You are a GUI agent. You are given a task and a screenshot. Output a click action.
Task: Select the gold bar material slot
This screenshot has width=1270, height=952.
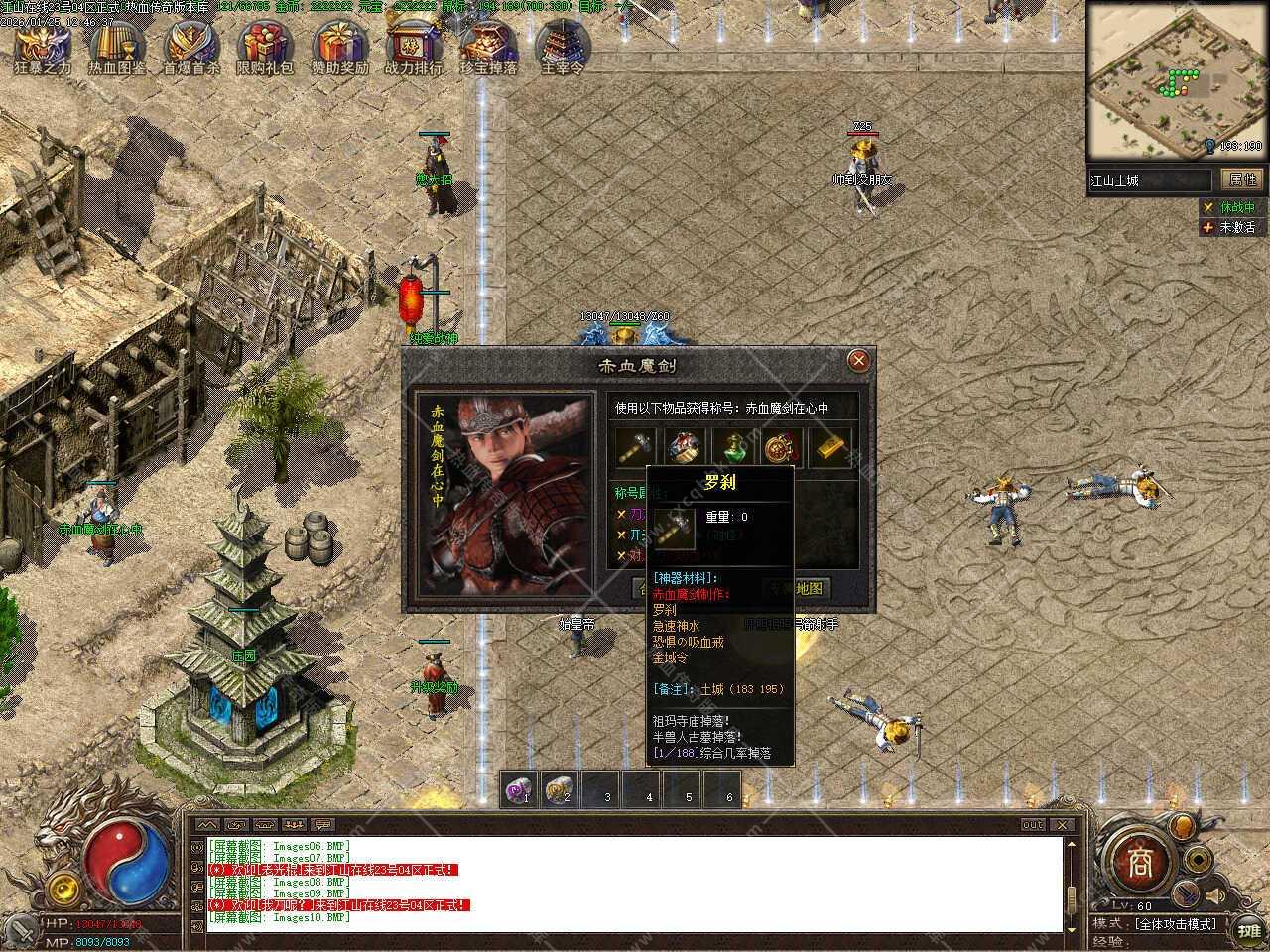(x=831, y=447)
